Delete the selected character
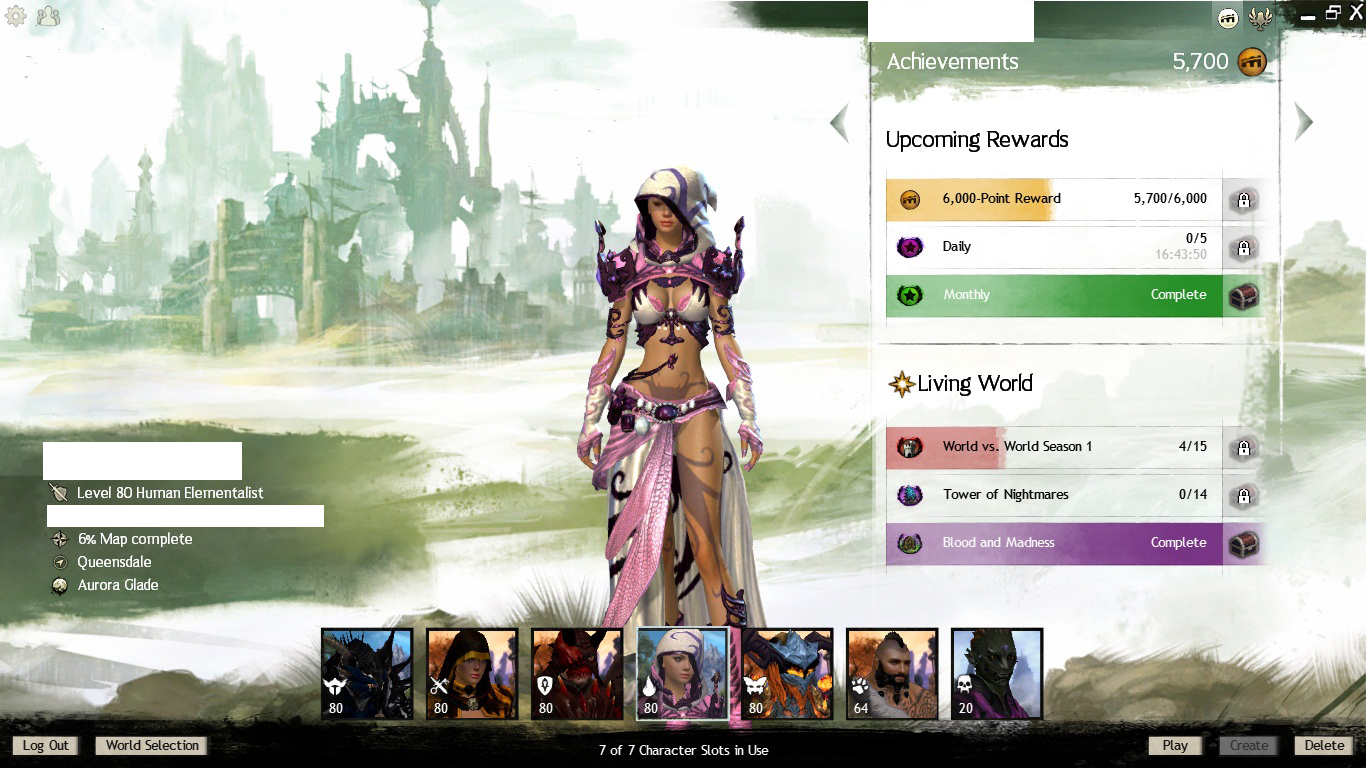 [1324, 745]
